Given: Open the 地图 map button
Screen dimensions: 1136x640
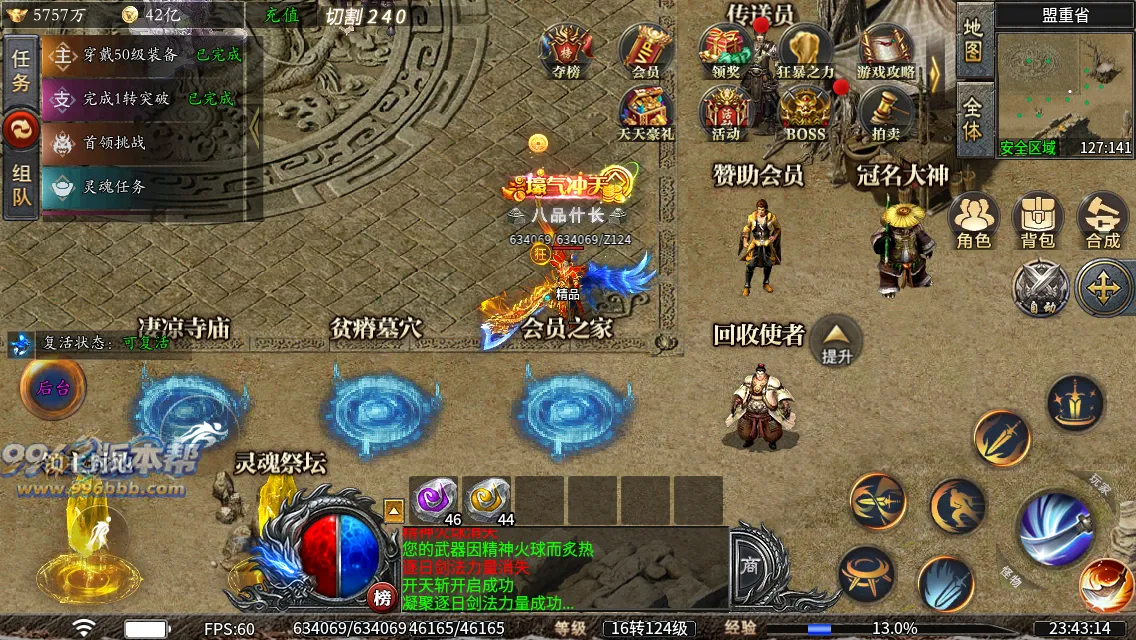Looking at the screenshot, I should 973,41.
